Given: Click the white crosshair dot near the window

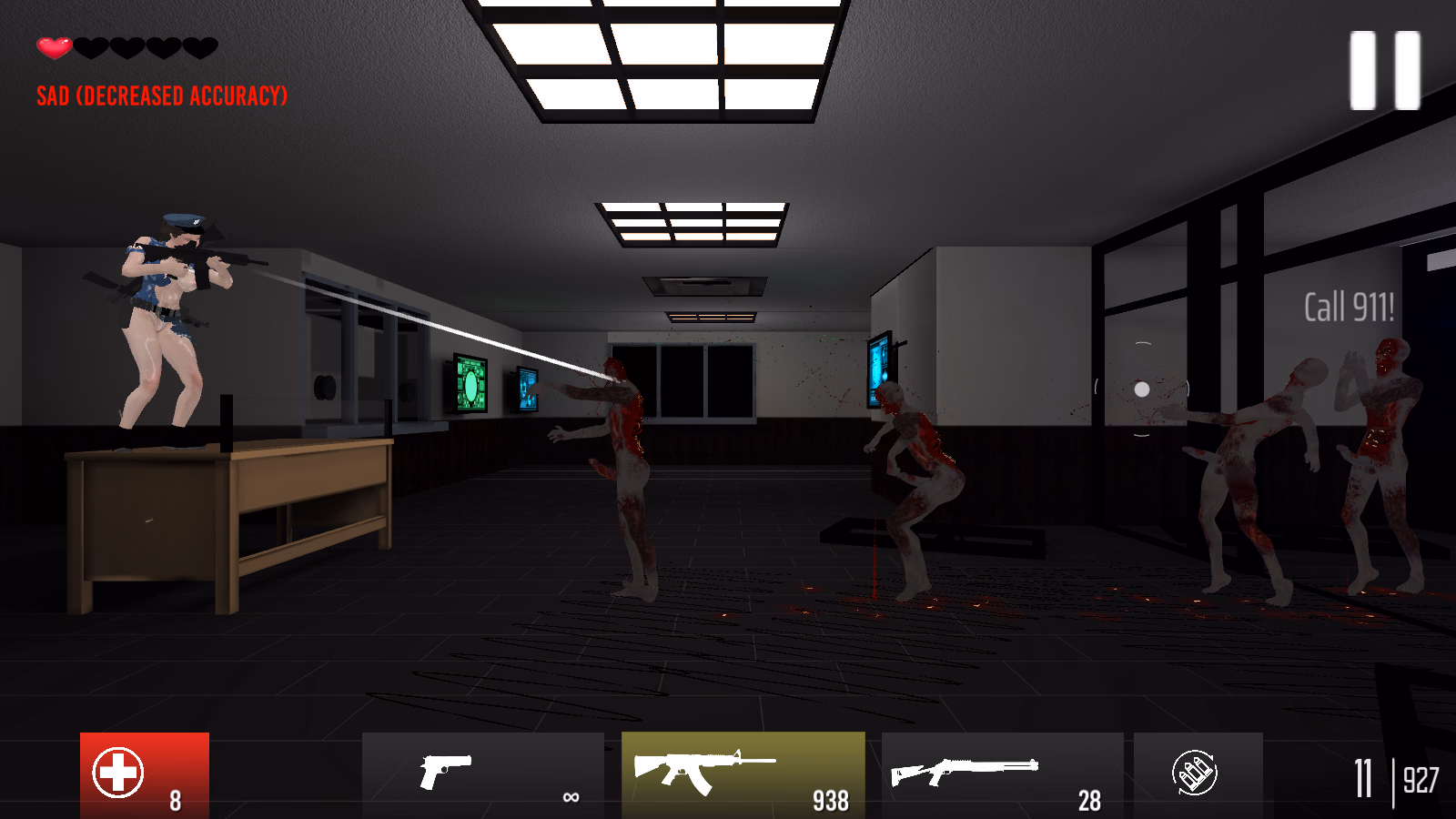Looking at the screenshot, I should [1144, 389].
